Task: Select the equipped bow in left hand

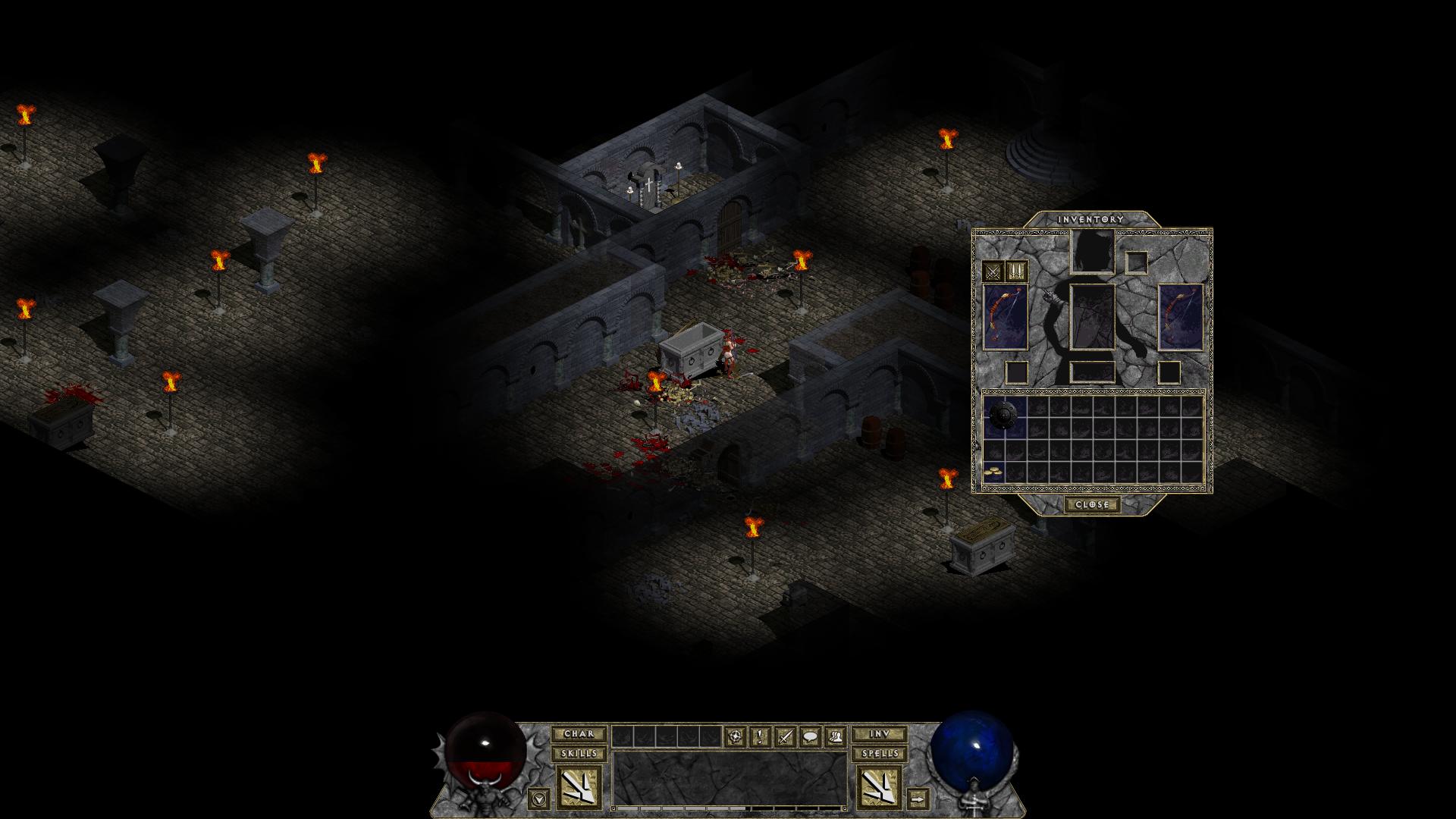Action: click(1006, 318)
